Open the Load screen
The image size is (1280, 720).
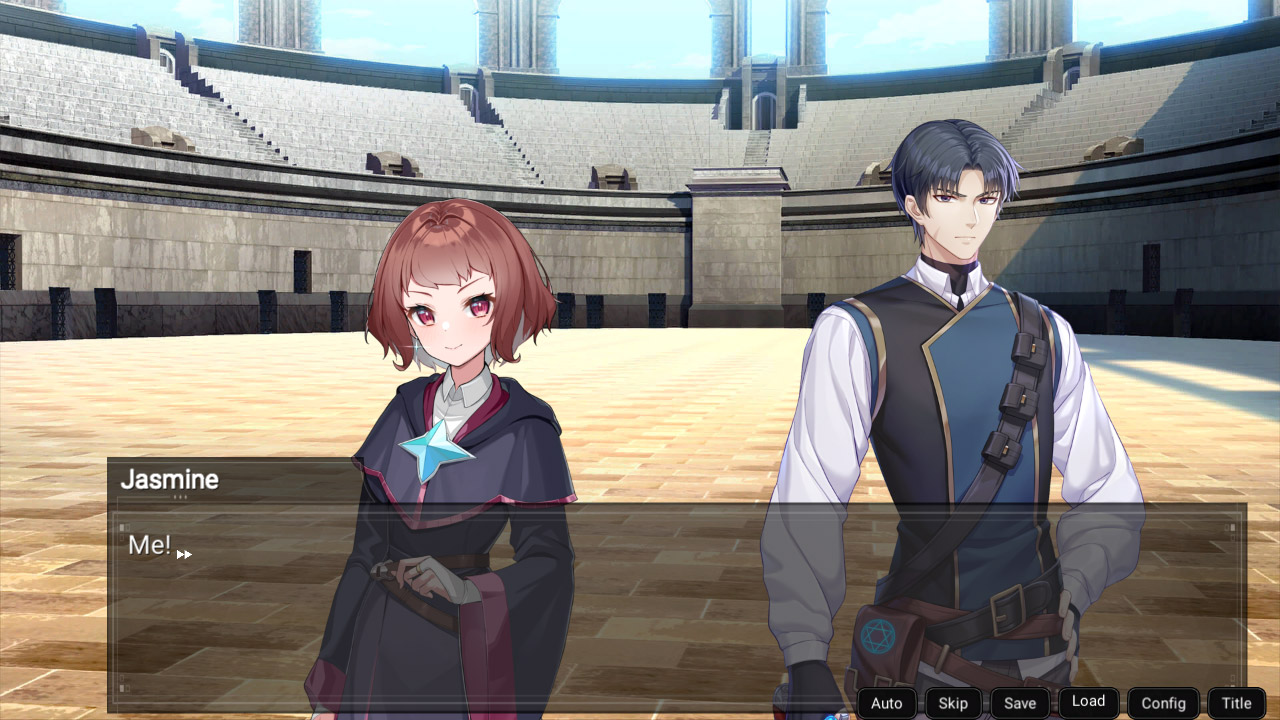tap(1088, 701)
